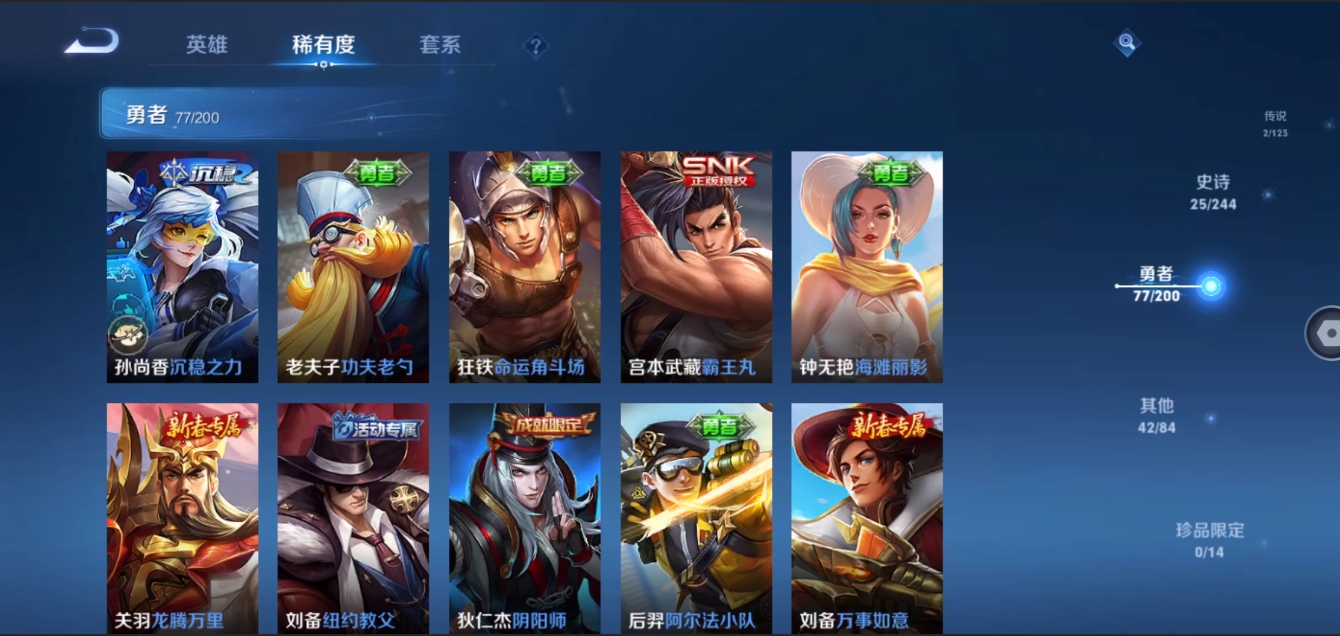1340x636 pixels.
Task: Jump to the 史诗 rarity section
Action: point(1213,192)
